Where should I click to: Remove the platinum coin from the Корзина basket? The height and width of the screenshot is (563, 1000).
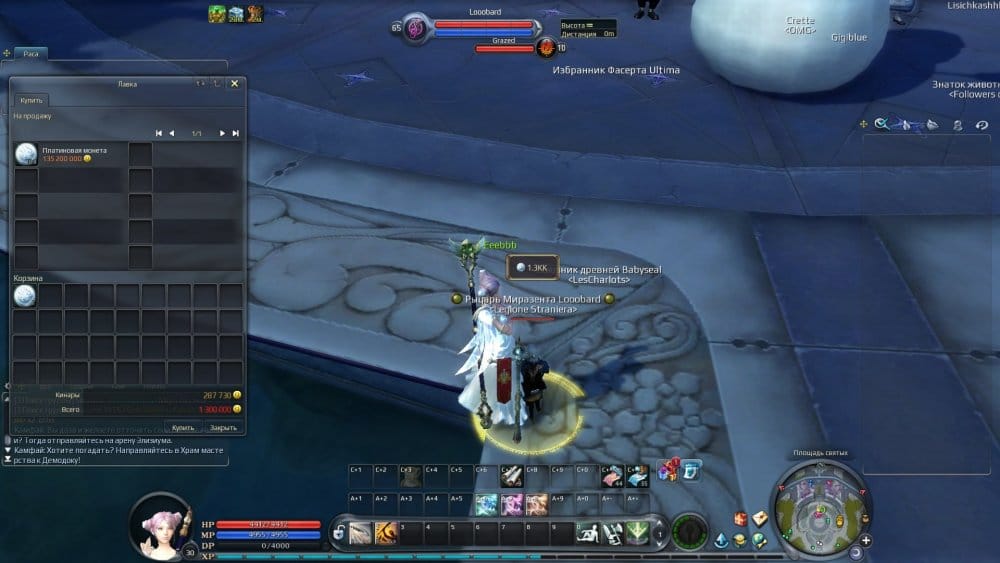[x=26, y=295]
